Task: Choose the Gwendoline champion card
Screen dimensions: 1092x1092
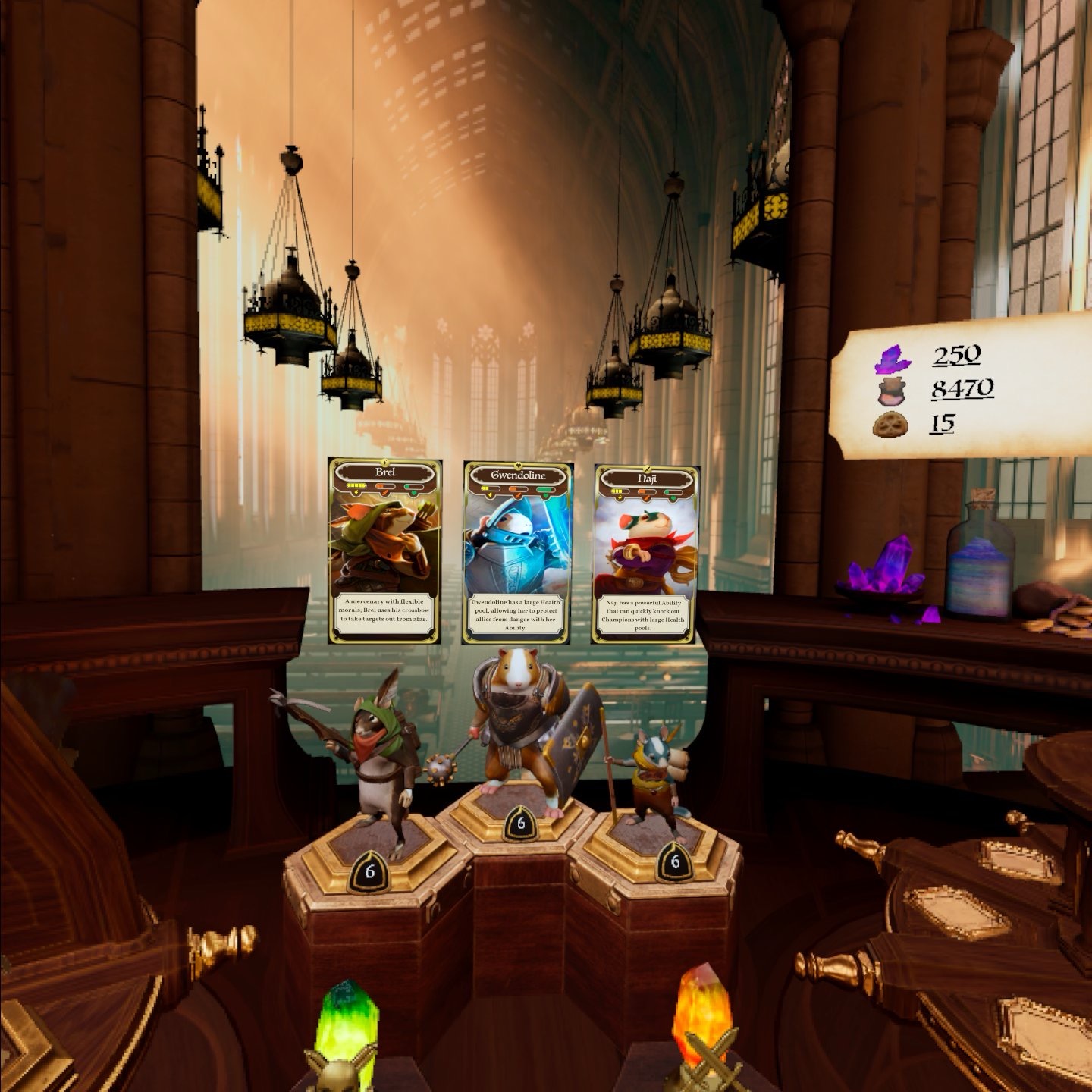Action: pos(518,552)
